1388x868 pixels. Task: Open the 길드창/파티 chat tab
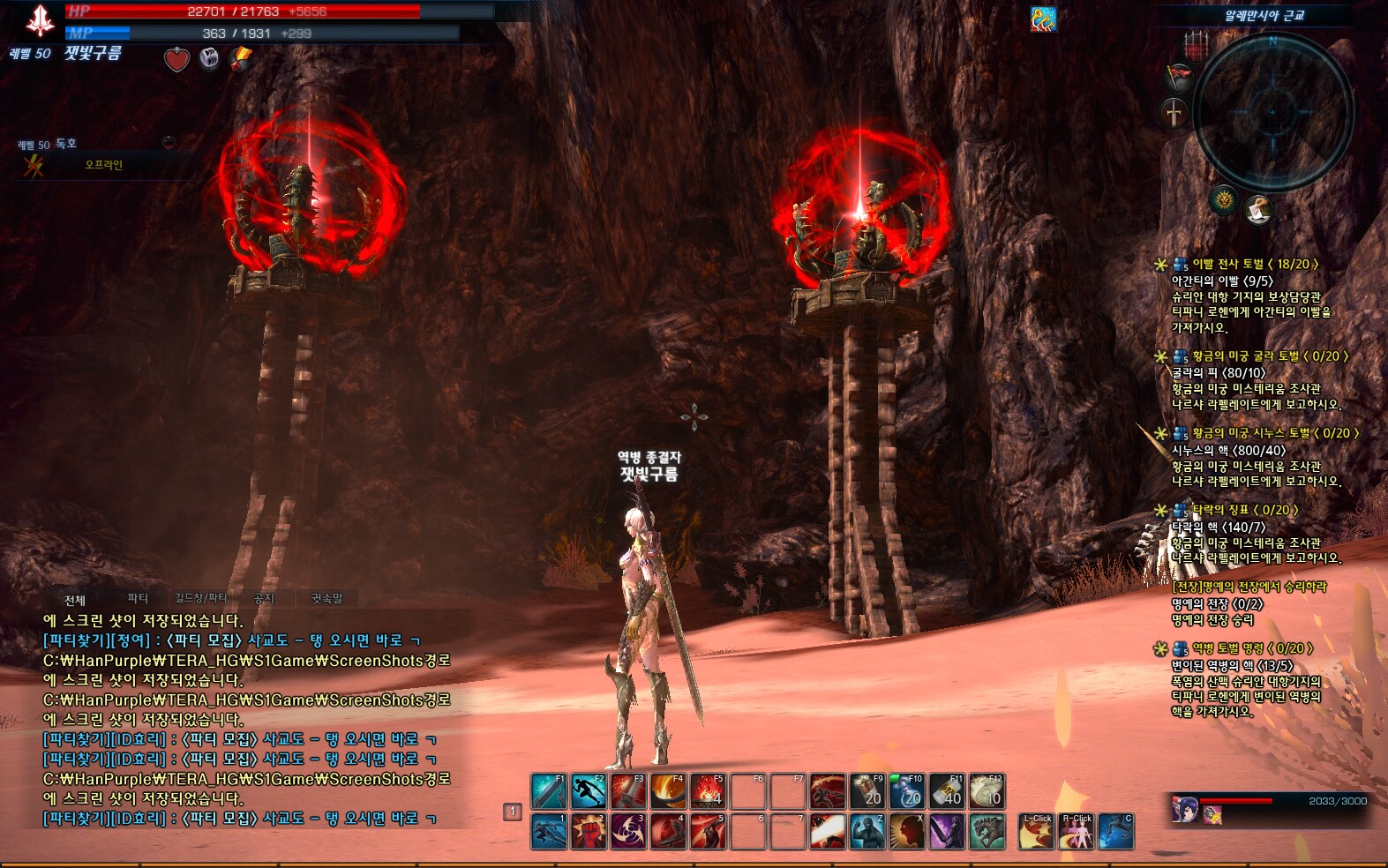click(200, 598)
